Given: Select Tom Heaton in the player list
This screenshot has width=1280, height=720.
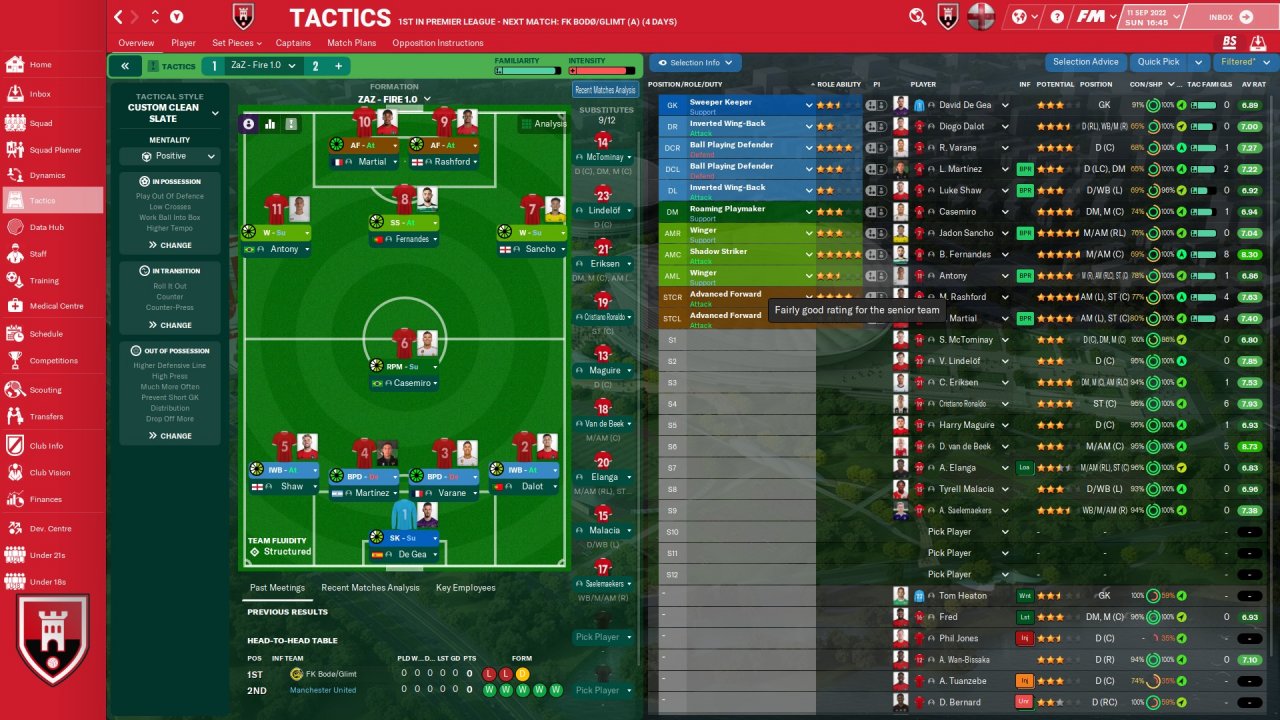Looking at the screenshot, I should [962, 596].
